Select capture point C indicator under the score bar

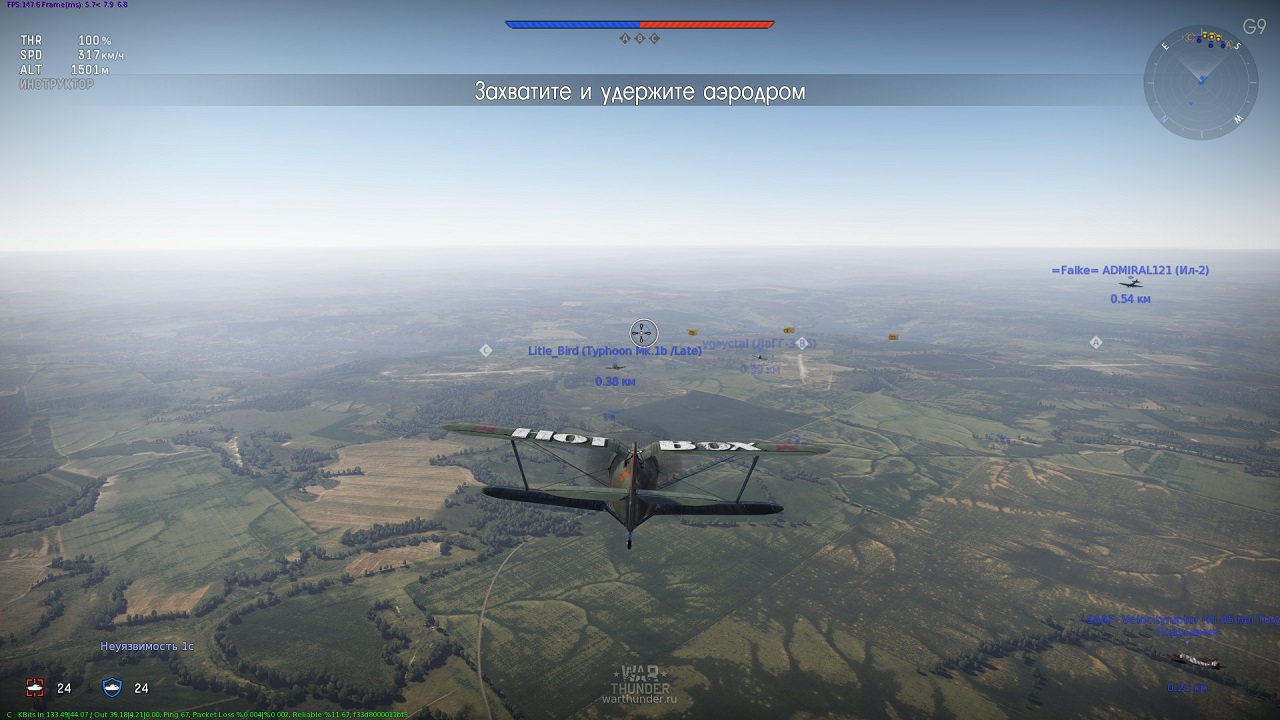coord(654,38)
